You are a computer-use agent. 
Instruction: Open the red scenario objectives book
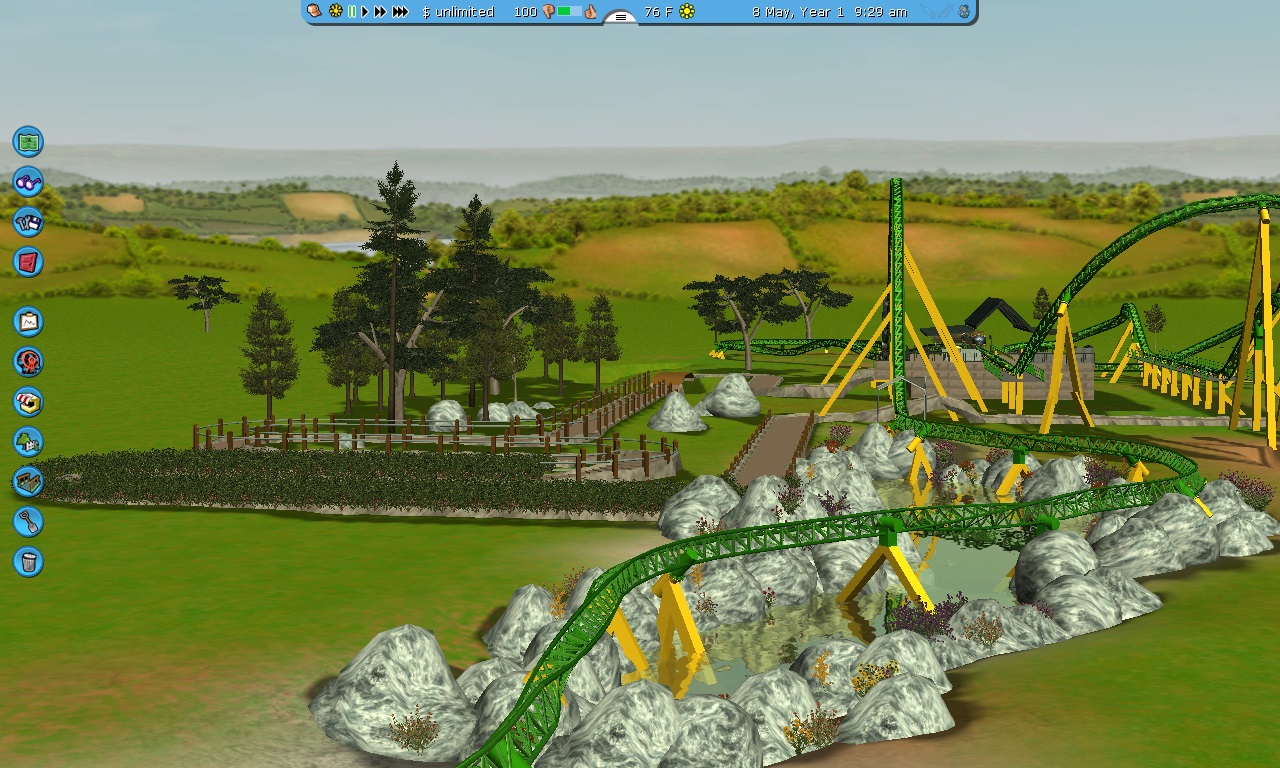28,262
